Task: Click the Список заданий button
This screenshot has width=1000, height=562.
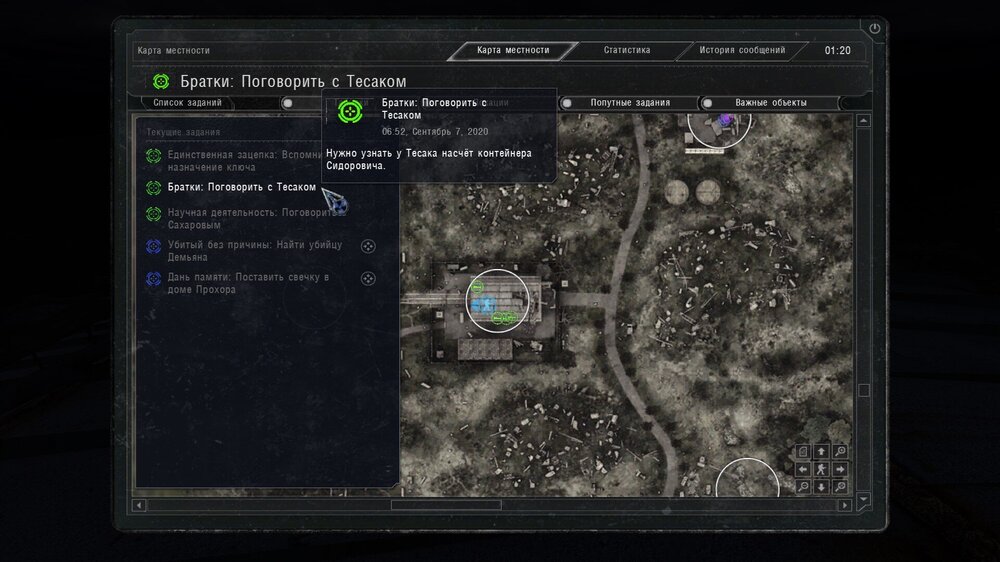Action: [x=187, y=102]
